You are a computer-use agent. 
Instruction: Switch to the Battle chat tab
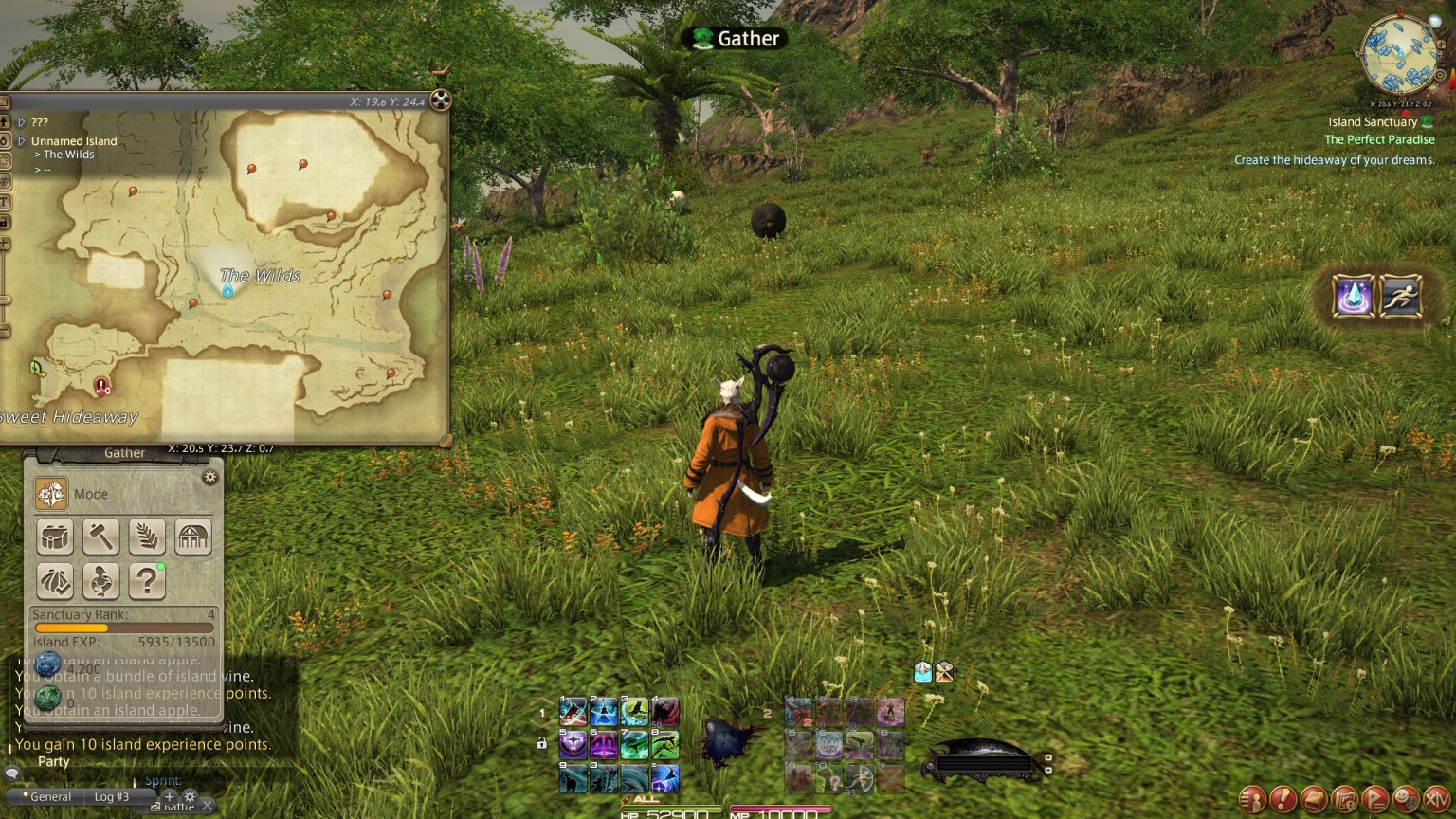point(176,807)
